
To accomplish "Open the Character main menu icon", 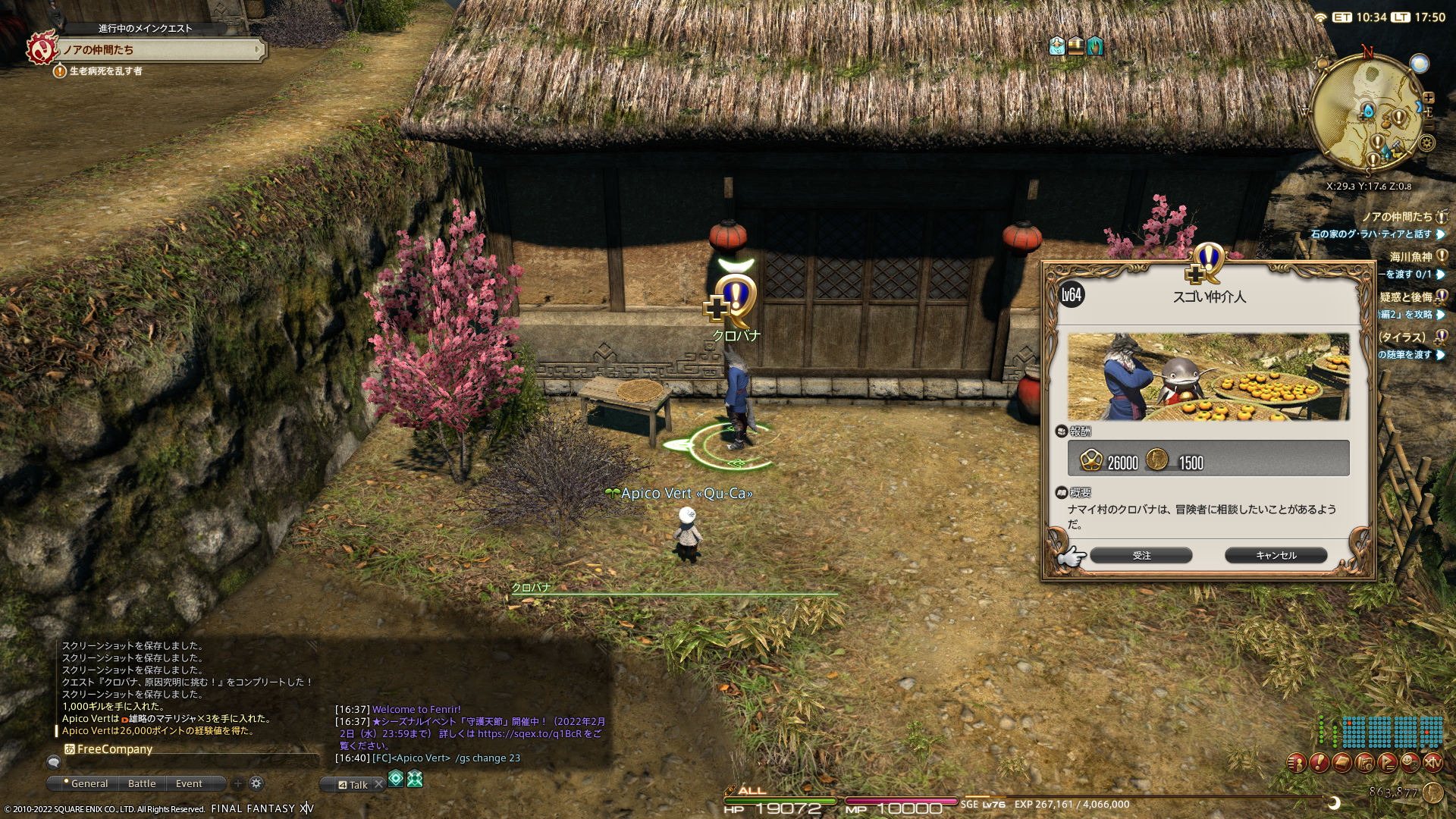I will point(1297,762).
